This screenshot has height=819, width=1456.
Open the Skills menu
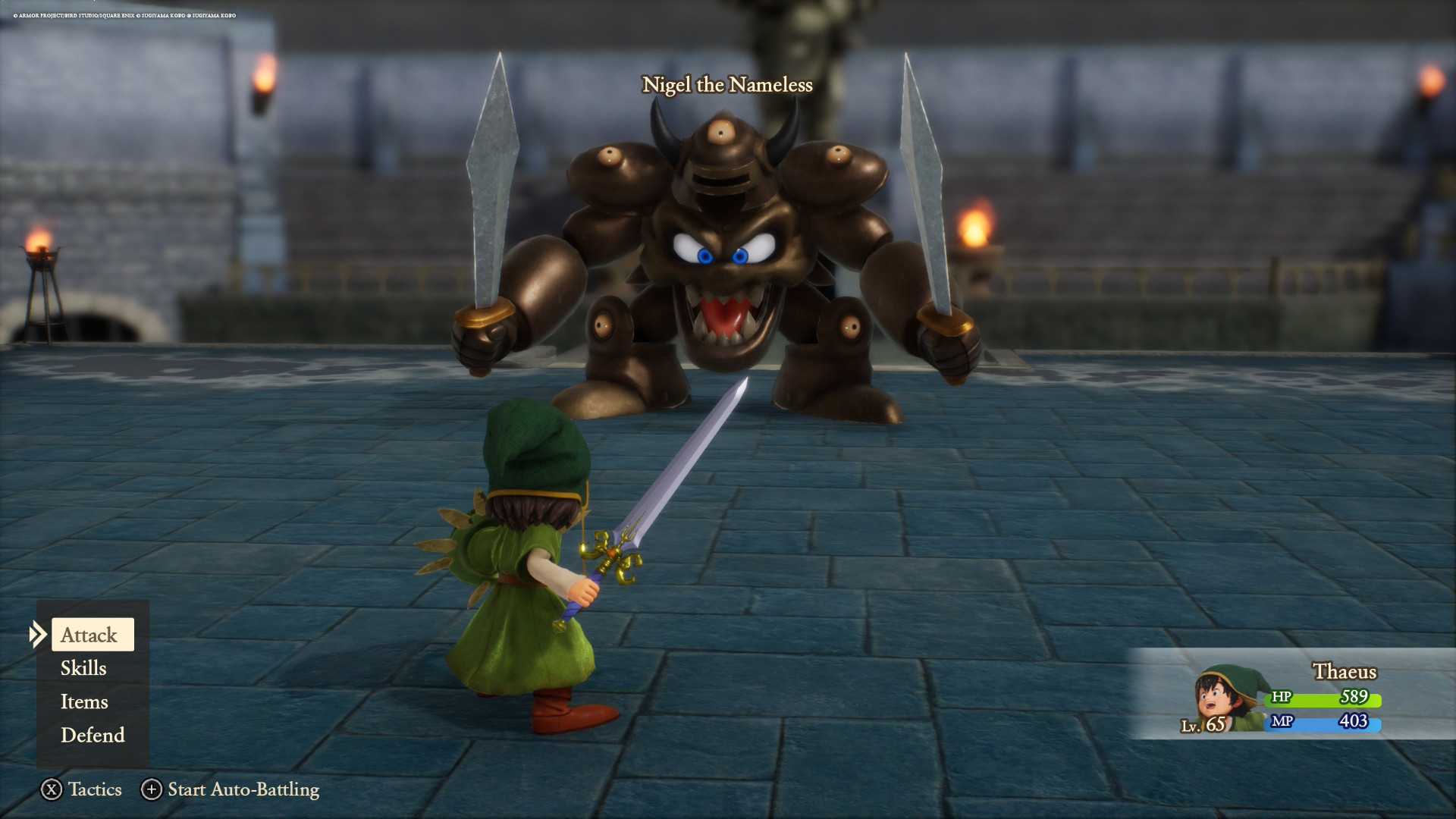pos(83,668)
